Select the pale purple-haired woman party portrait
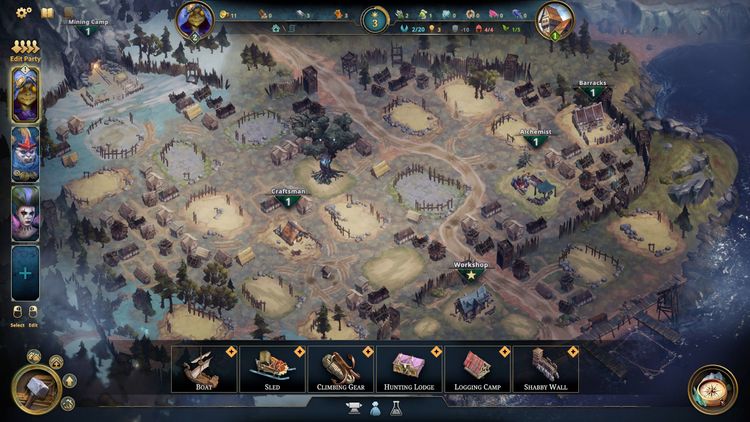 [x=25, y=212]
